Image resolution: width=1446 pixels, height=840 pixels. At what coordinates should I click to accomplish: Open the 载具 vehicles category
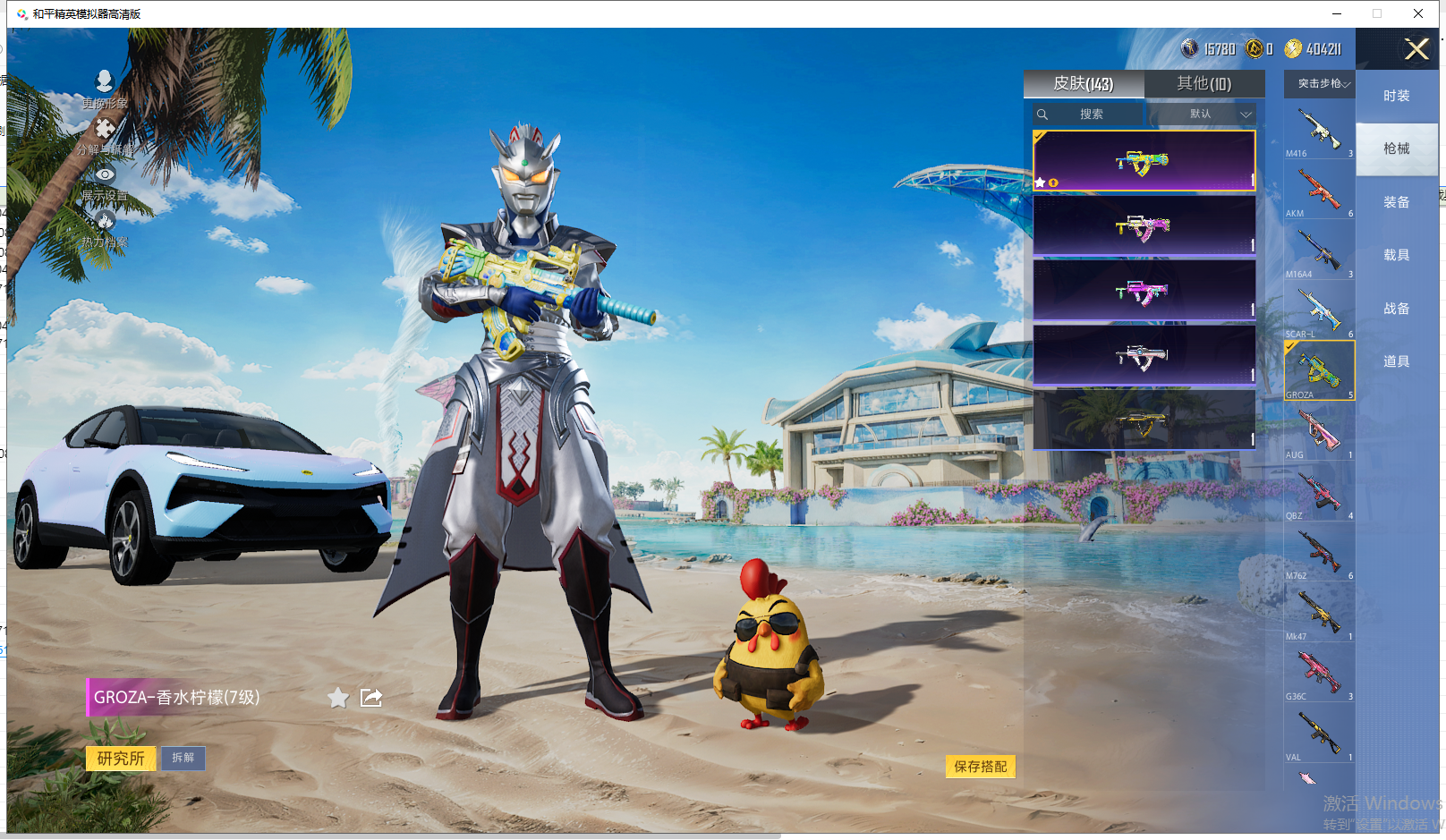[1396, 255]
